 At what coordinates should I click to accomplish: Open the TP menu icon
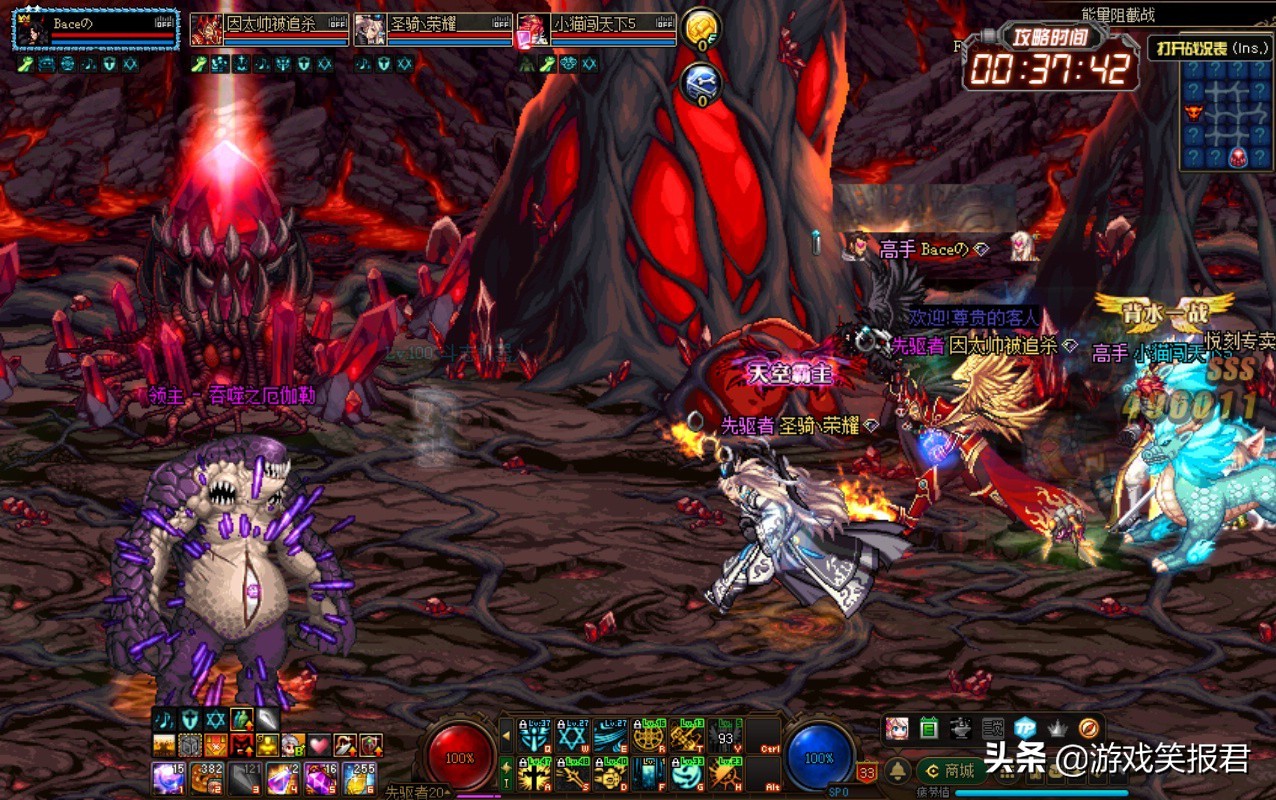coord(1024,728)
